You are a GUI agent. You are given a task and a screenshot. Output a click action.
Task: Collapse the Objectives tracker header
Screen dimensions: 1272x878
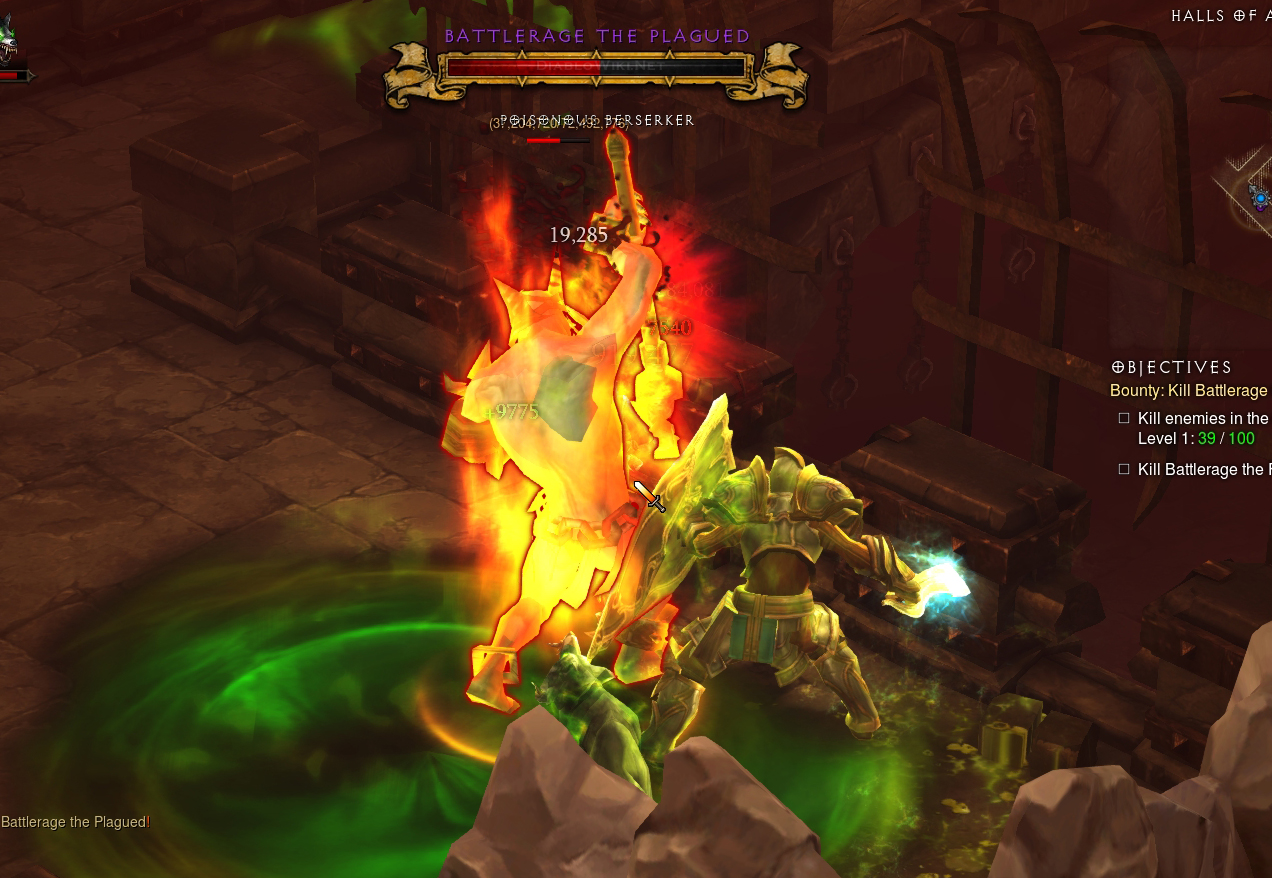tap(1171, 367)
